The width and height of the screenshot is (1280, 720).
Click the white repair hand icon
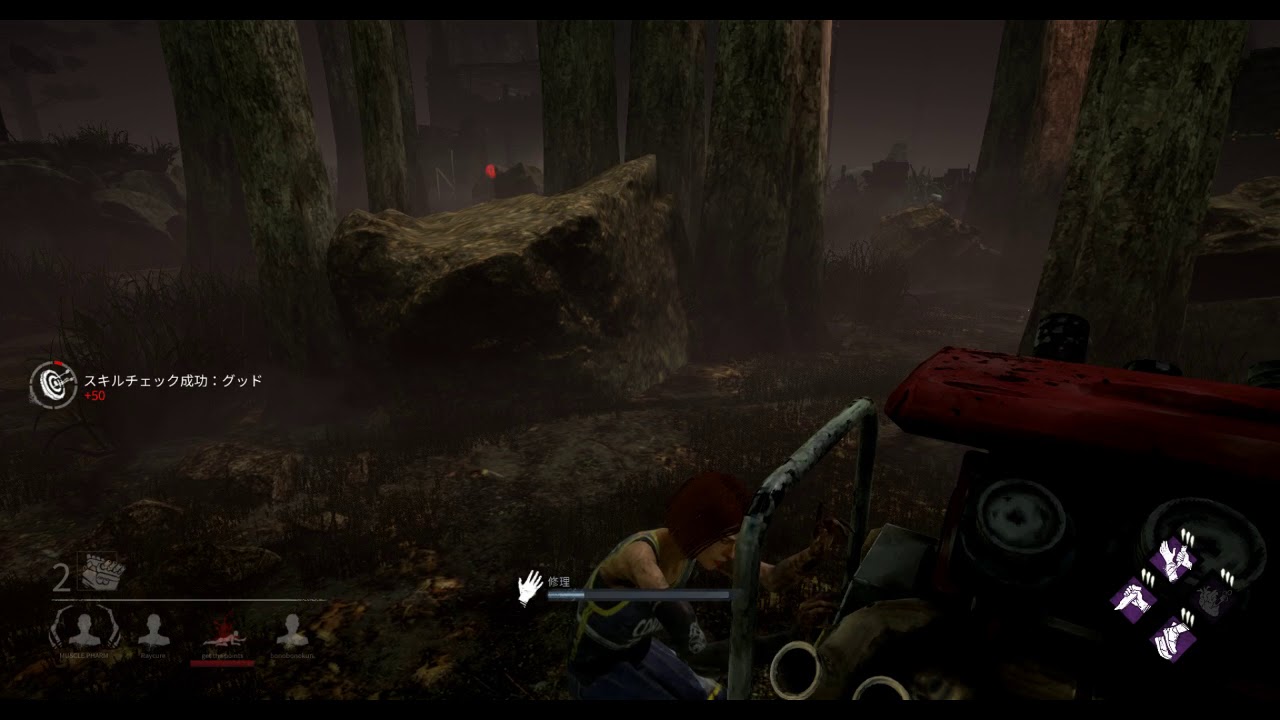click(529, 588)
